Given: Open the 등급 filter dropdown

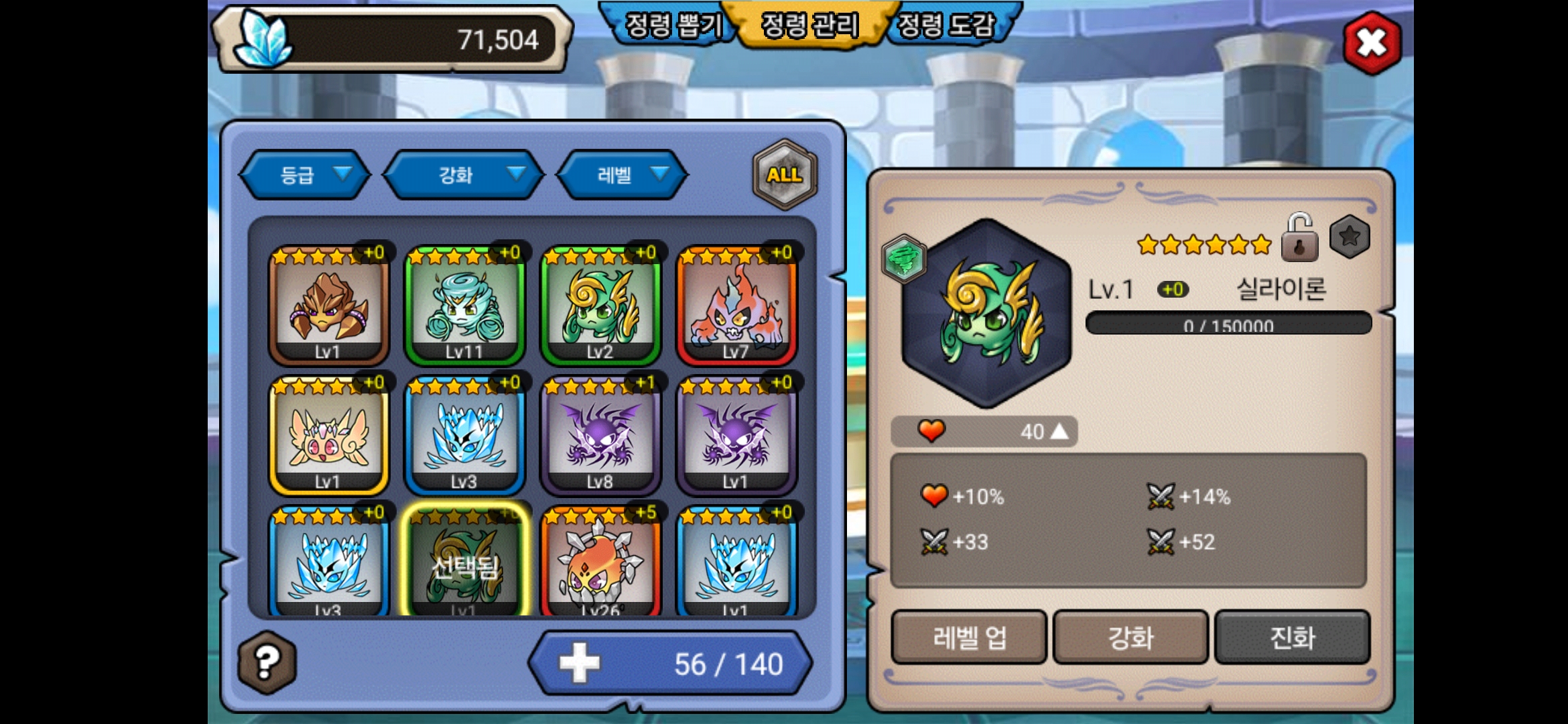Looking at the screenshot, I should click(x=305, y=175).
